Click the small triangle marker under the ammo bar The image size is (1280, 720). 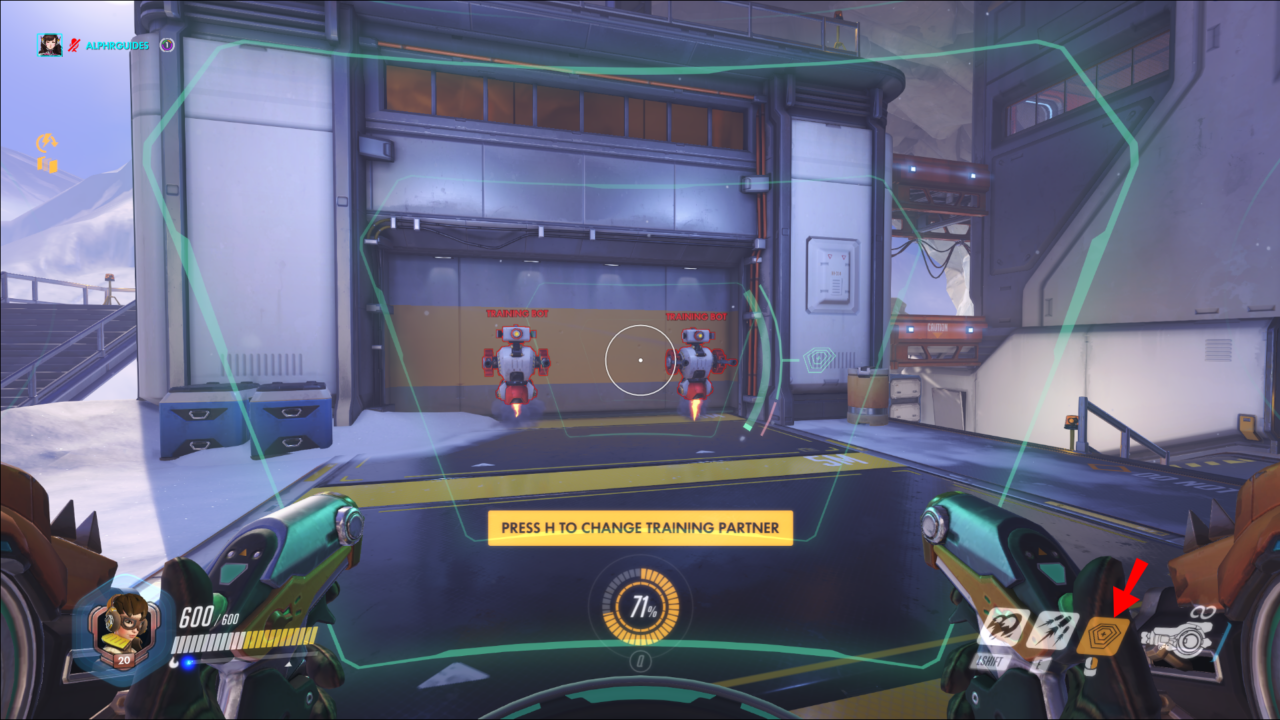(289, 664)
